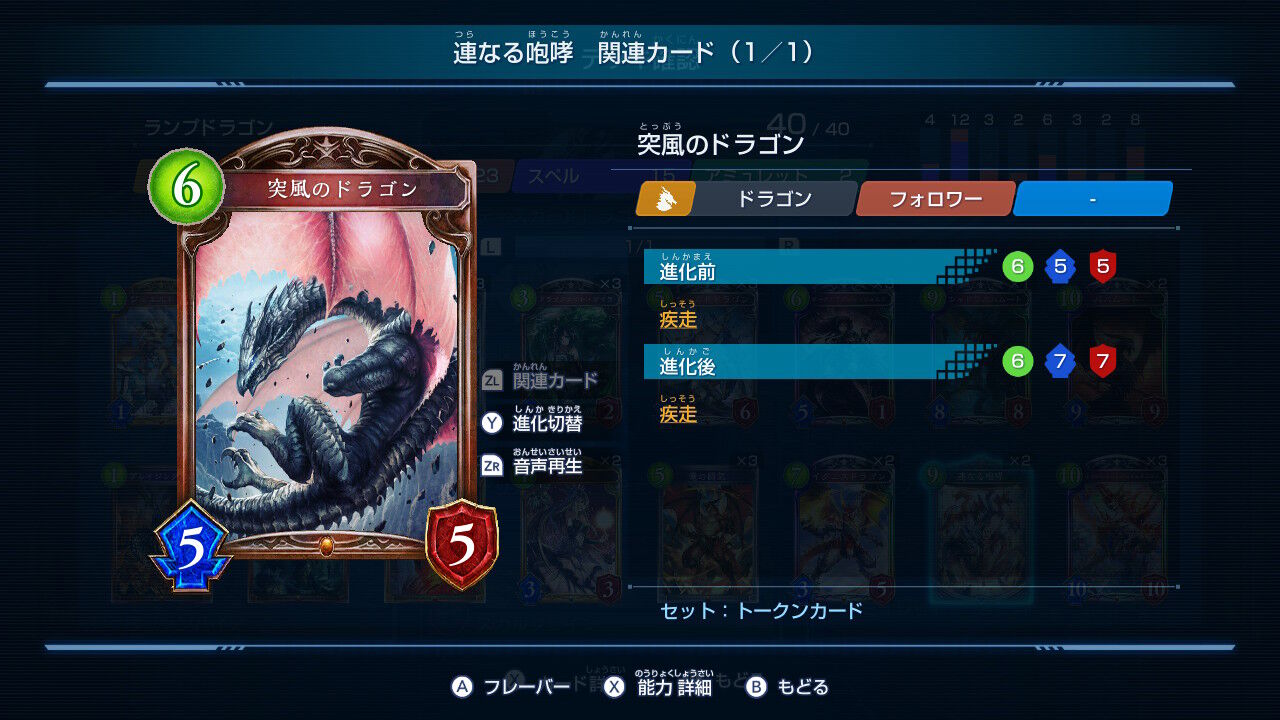Click the red defense icon showing 5
1280x720 pixels.
[x=461, y=540]
